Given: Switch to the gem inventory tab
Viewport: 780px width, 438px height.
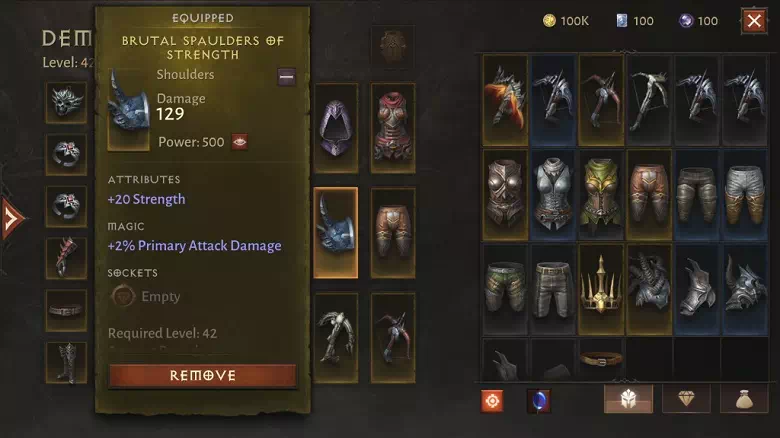Looking at the screenshot, I should coord(686,399).
